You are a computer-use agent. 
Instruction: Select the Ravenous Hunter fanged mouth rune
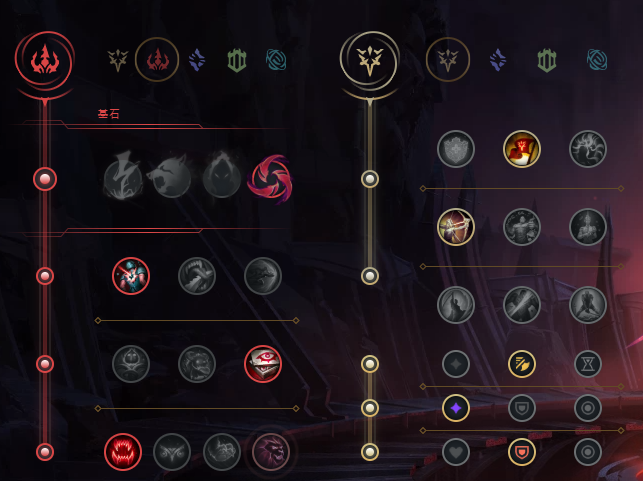[x=123, y=451]
